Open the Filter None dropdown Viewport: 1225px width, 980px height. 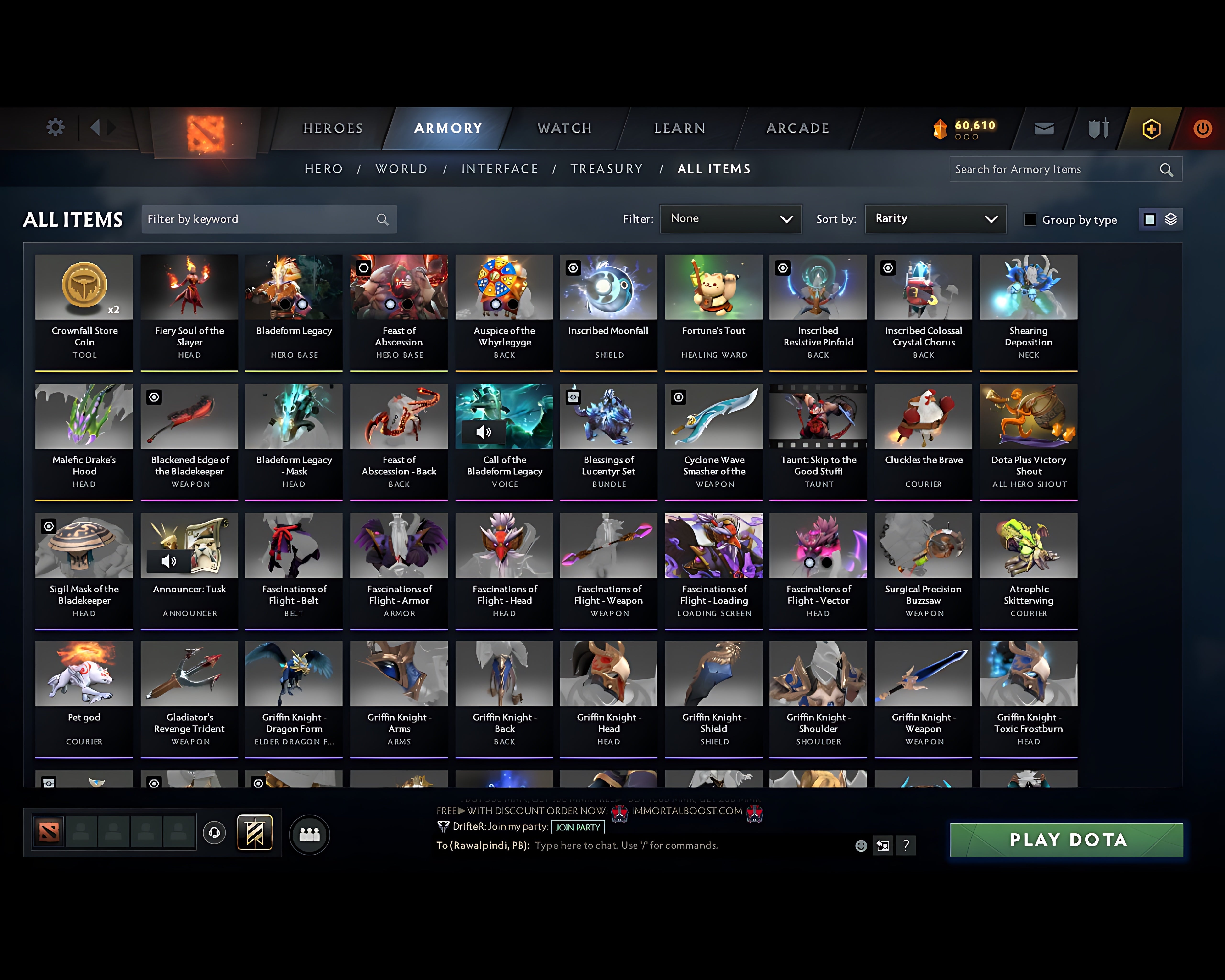point(731,219)
